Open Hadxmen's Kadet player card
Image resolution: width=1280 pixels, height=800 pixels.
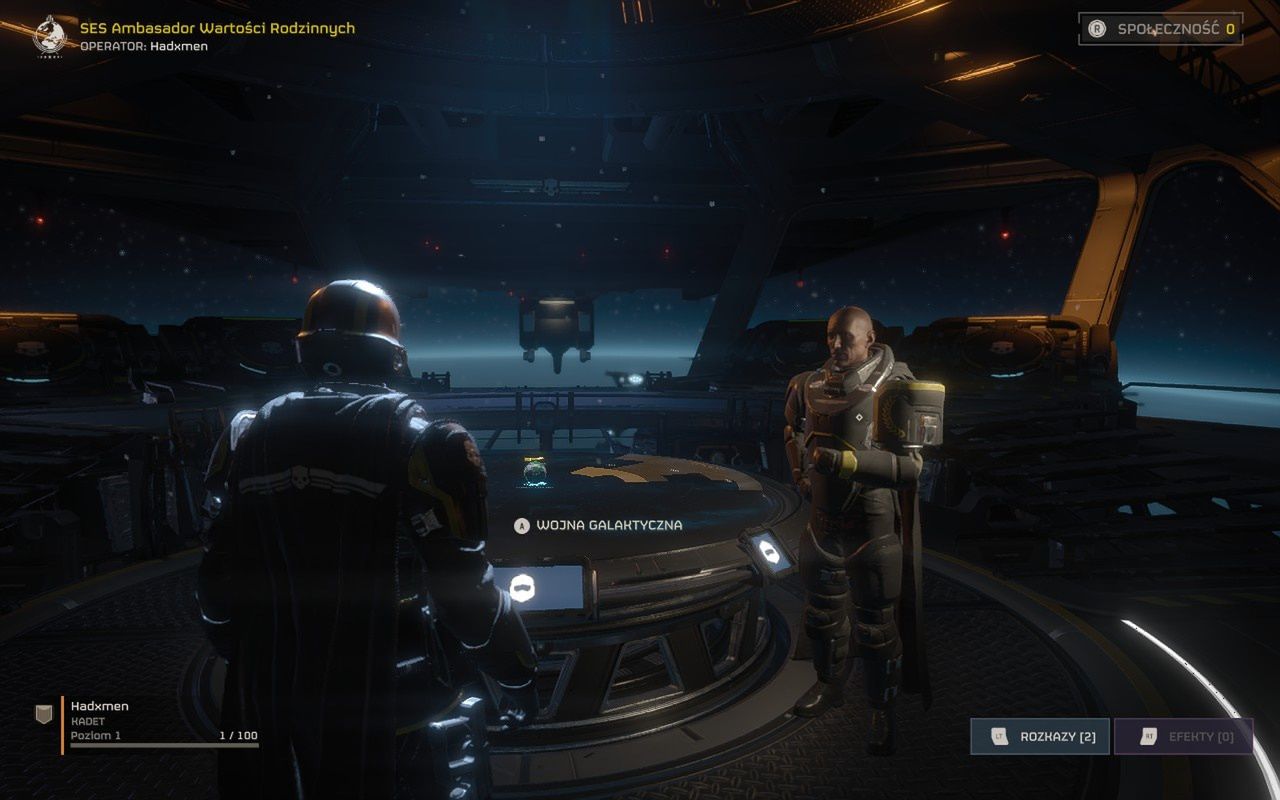pyautogui.click(x=148, y=722)
